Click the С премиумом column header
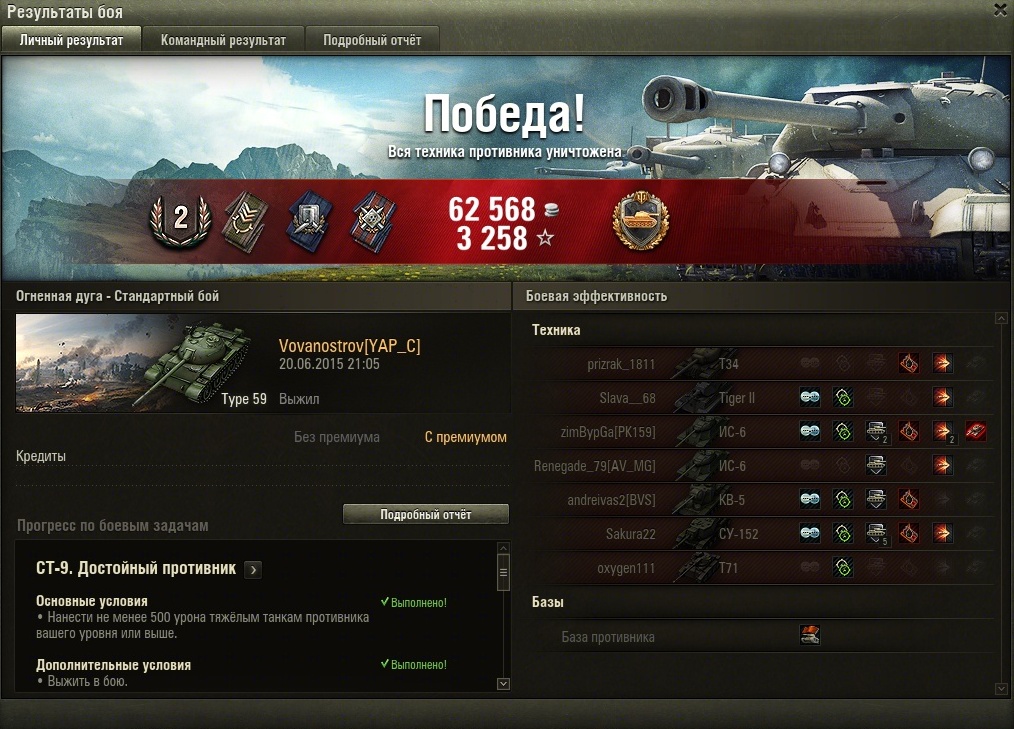Screen dimensions: 1014x729 (x=465, y=437)
